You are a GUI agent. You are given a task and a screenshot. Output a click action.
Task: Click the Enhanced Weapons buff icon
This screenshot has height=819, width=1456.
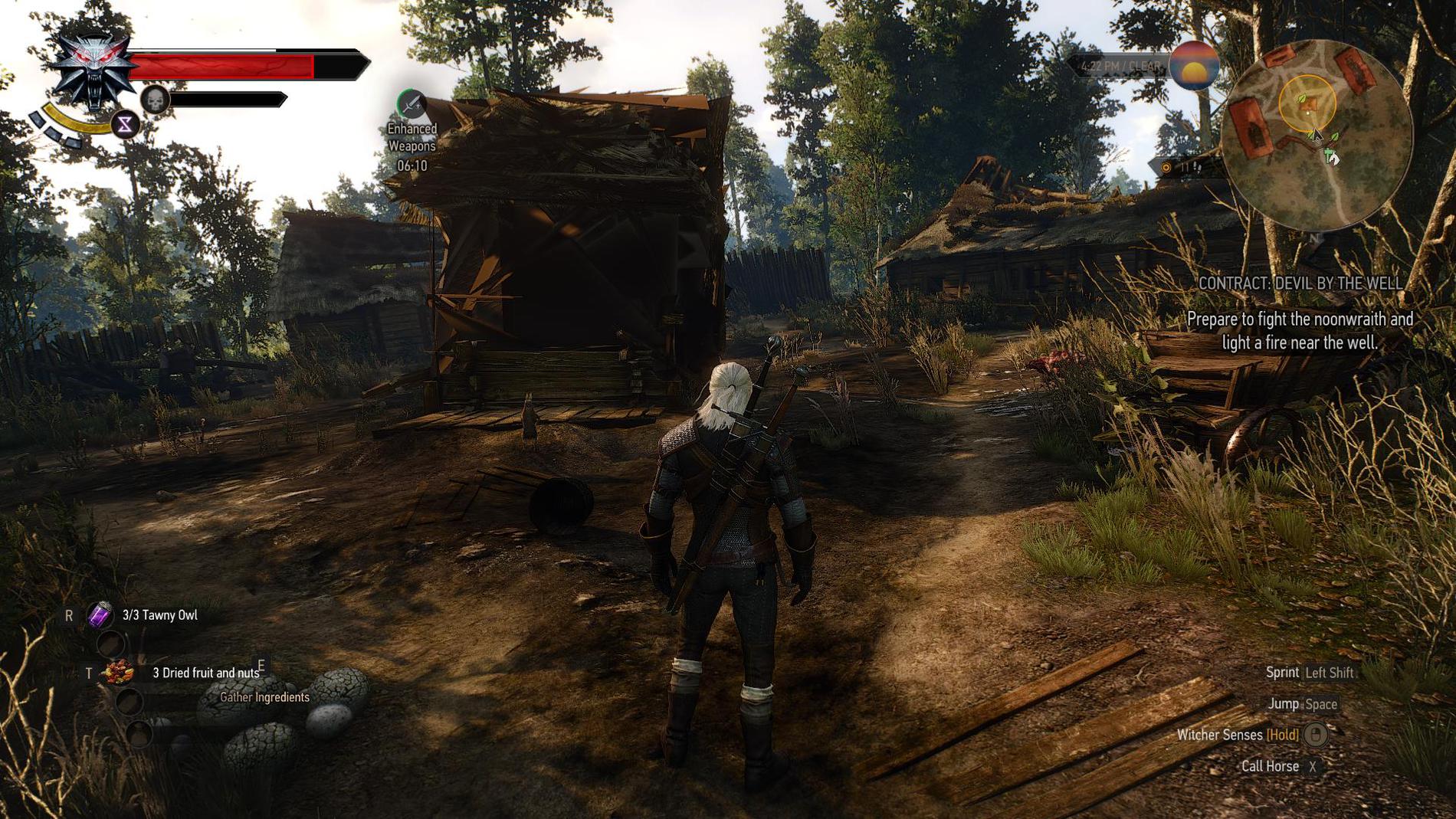click(412, 105)
